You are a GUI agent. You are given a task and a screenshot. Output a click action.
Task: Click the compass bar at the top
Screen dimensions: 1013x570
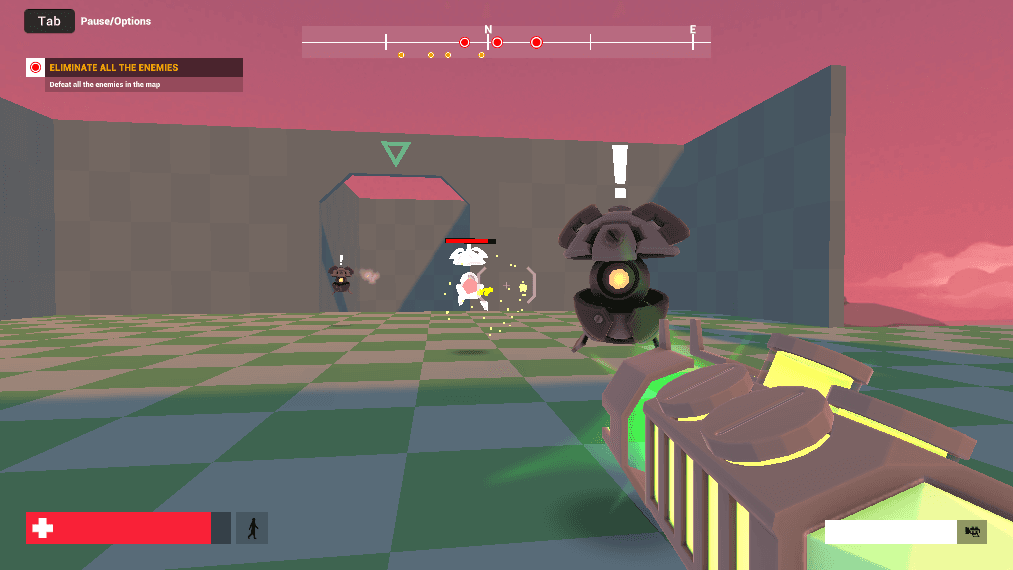point(506,42)
